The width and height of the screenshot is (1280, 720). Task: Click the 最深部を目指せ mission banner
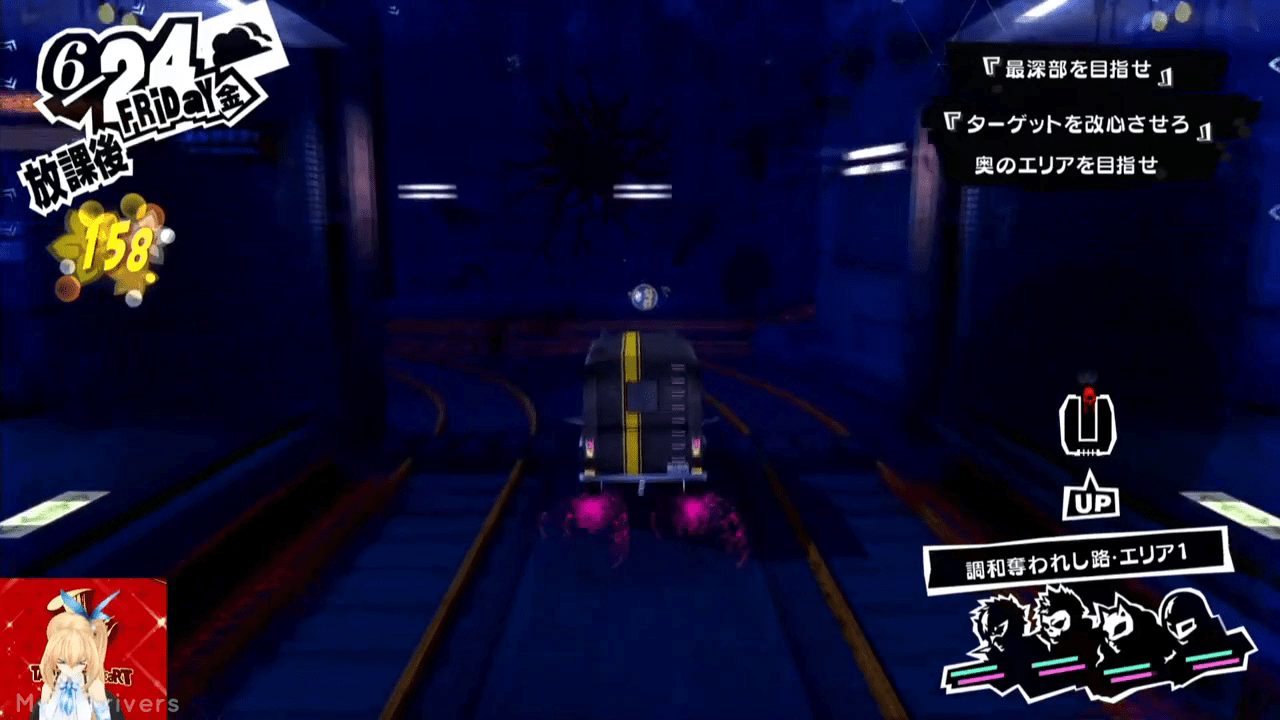click(x=1078, y=69)
